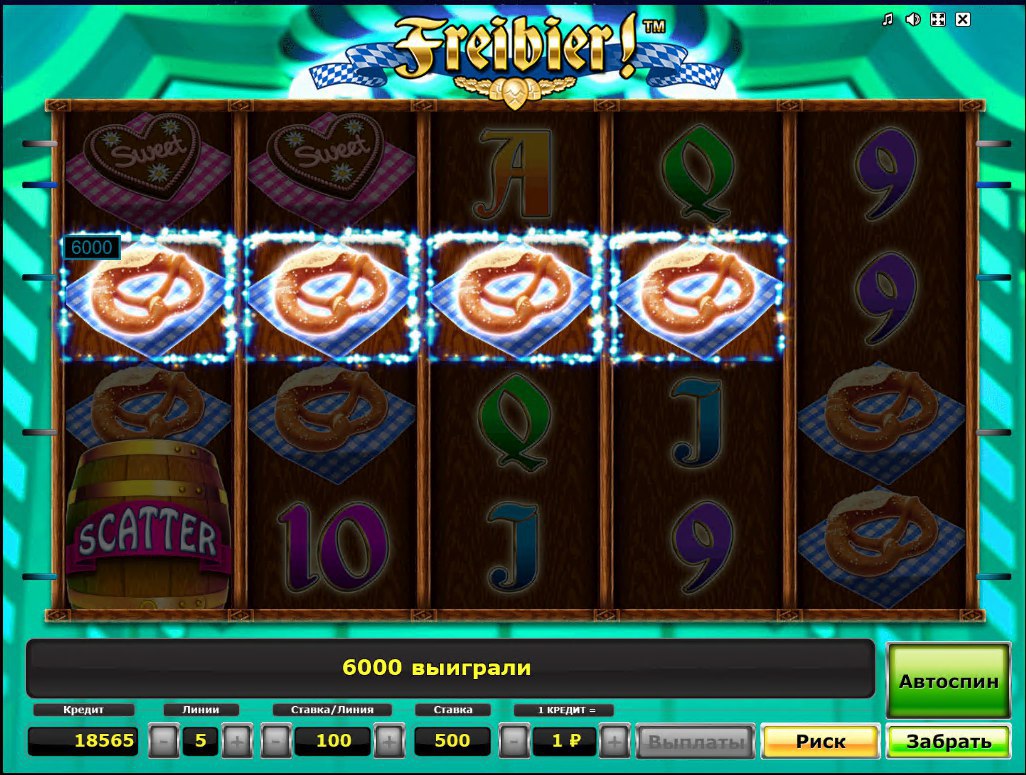Raise the Ставка/Линия bet with plus
The image size is (1026, 775).
[x=389, y=742]
